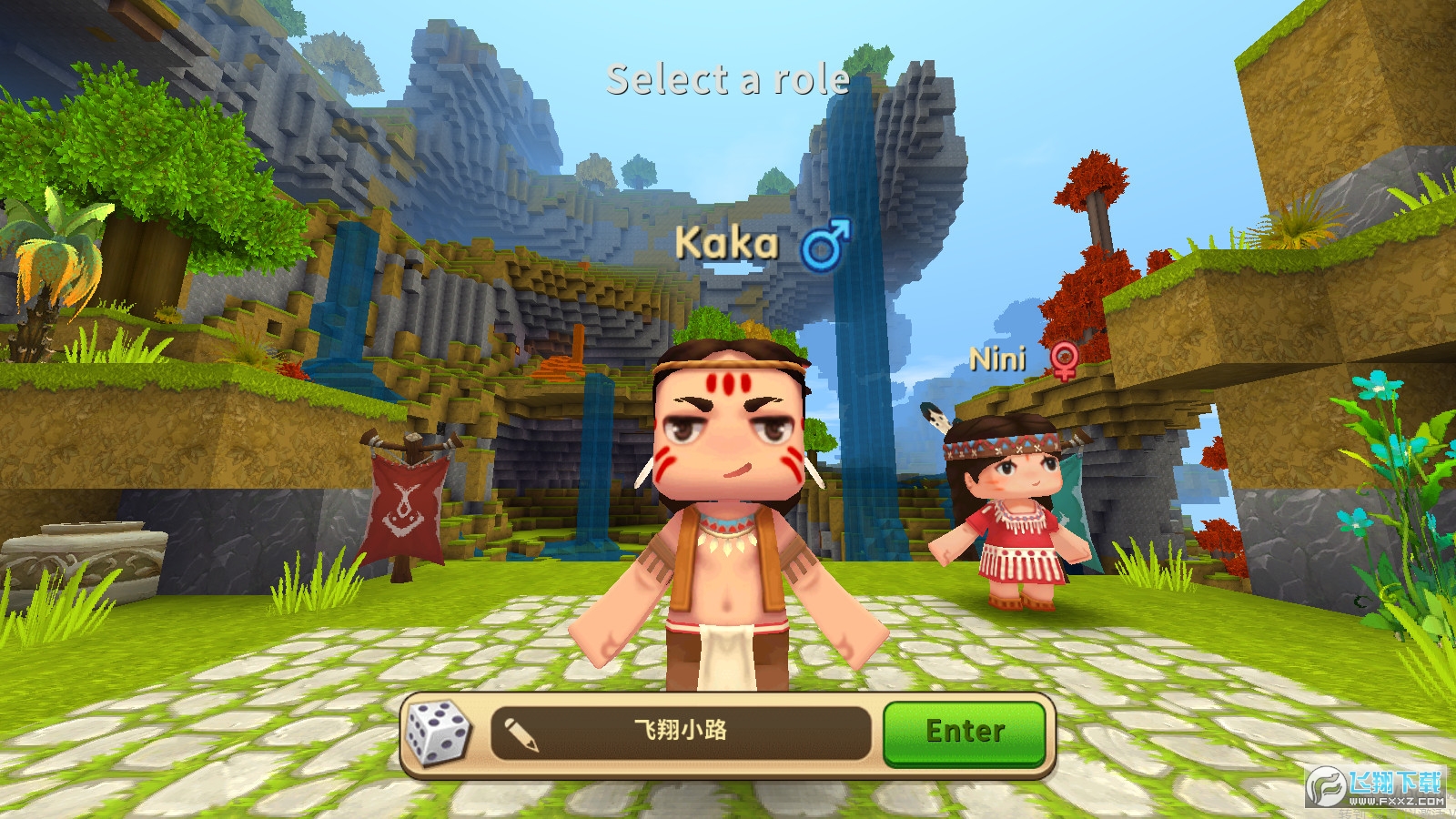1456x819 pixels.
Task: Click the green Enter button
Action: point(965,732)
